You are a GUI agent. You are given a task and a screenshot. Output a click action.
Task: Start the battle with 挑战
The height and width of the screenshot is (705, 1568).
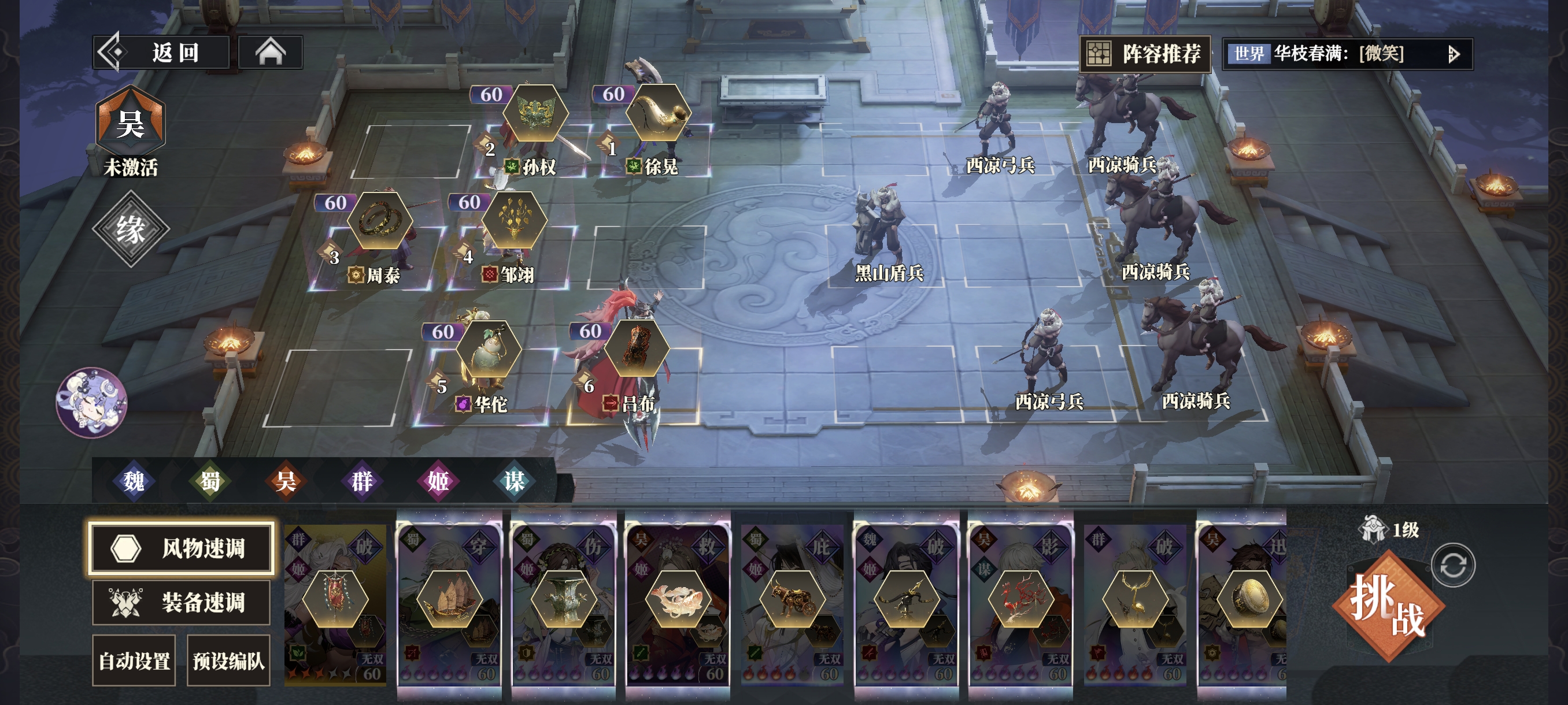(x=1388, y=605)
